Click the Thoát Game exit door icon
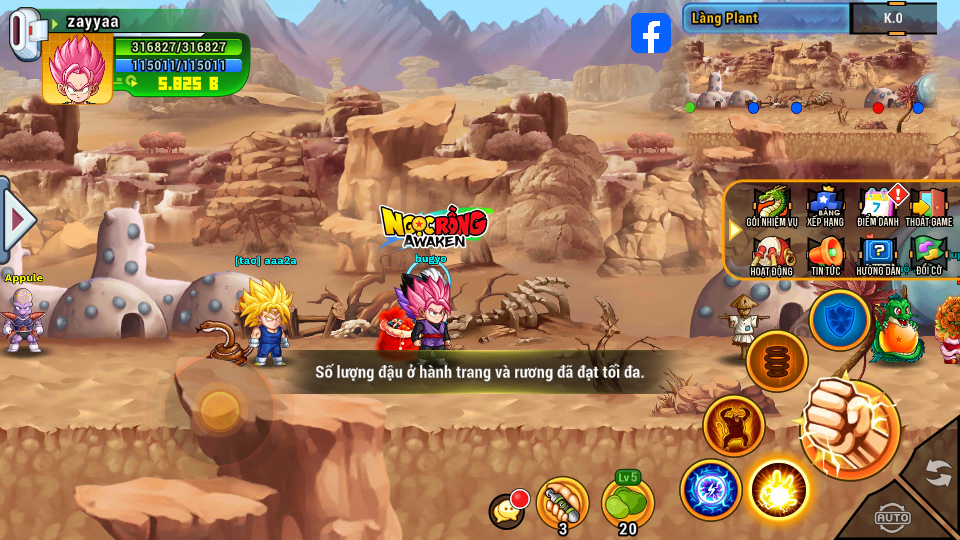 (x=929, y=205)
